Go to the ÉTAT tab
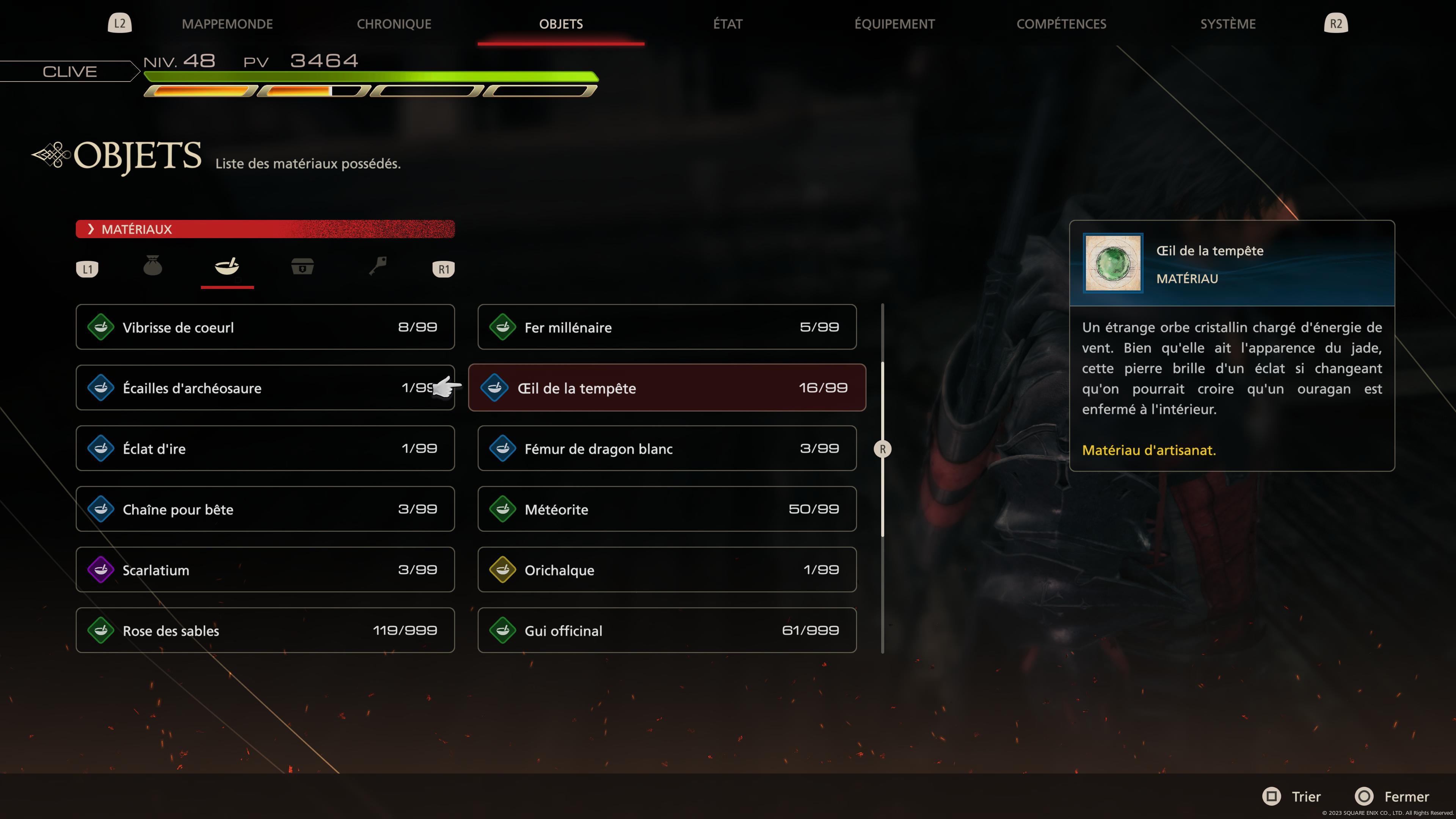The image size is (1456, 819). click(x=728, y=24)
